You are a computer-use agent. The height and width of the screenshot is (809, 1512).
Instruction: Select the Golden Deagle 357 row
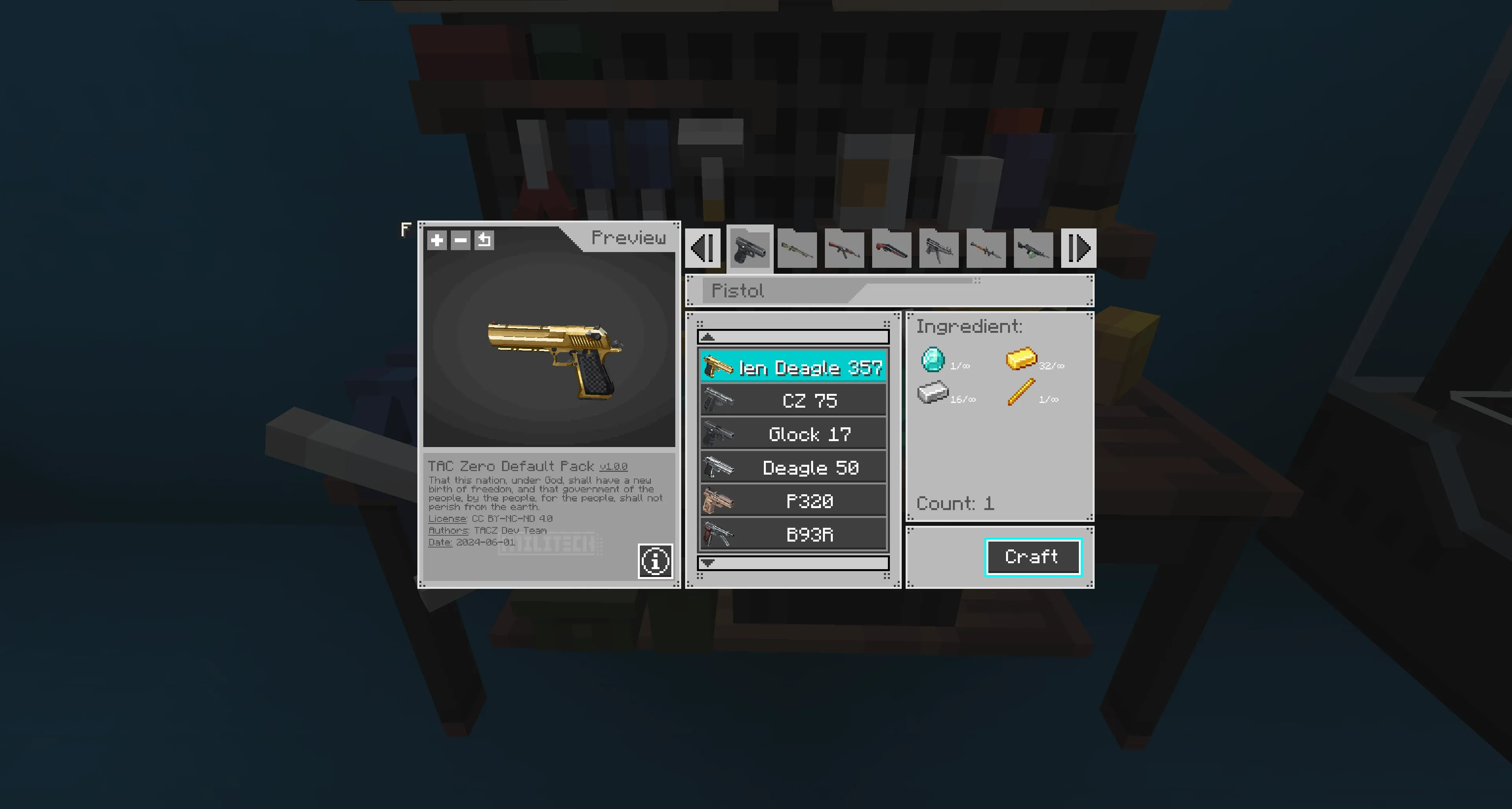pos(793,367)
